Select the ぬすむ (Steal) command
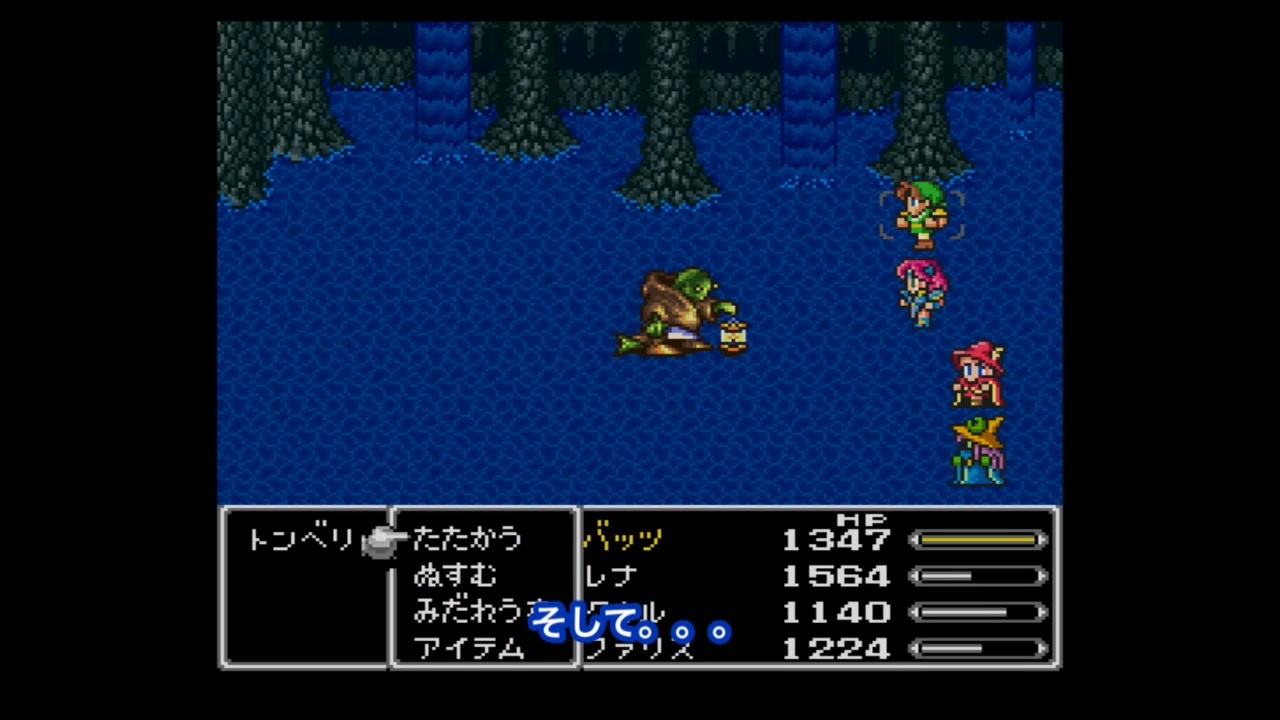Screen dimensions: 1280x720 (455, 576)
